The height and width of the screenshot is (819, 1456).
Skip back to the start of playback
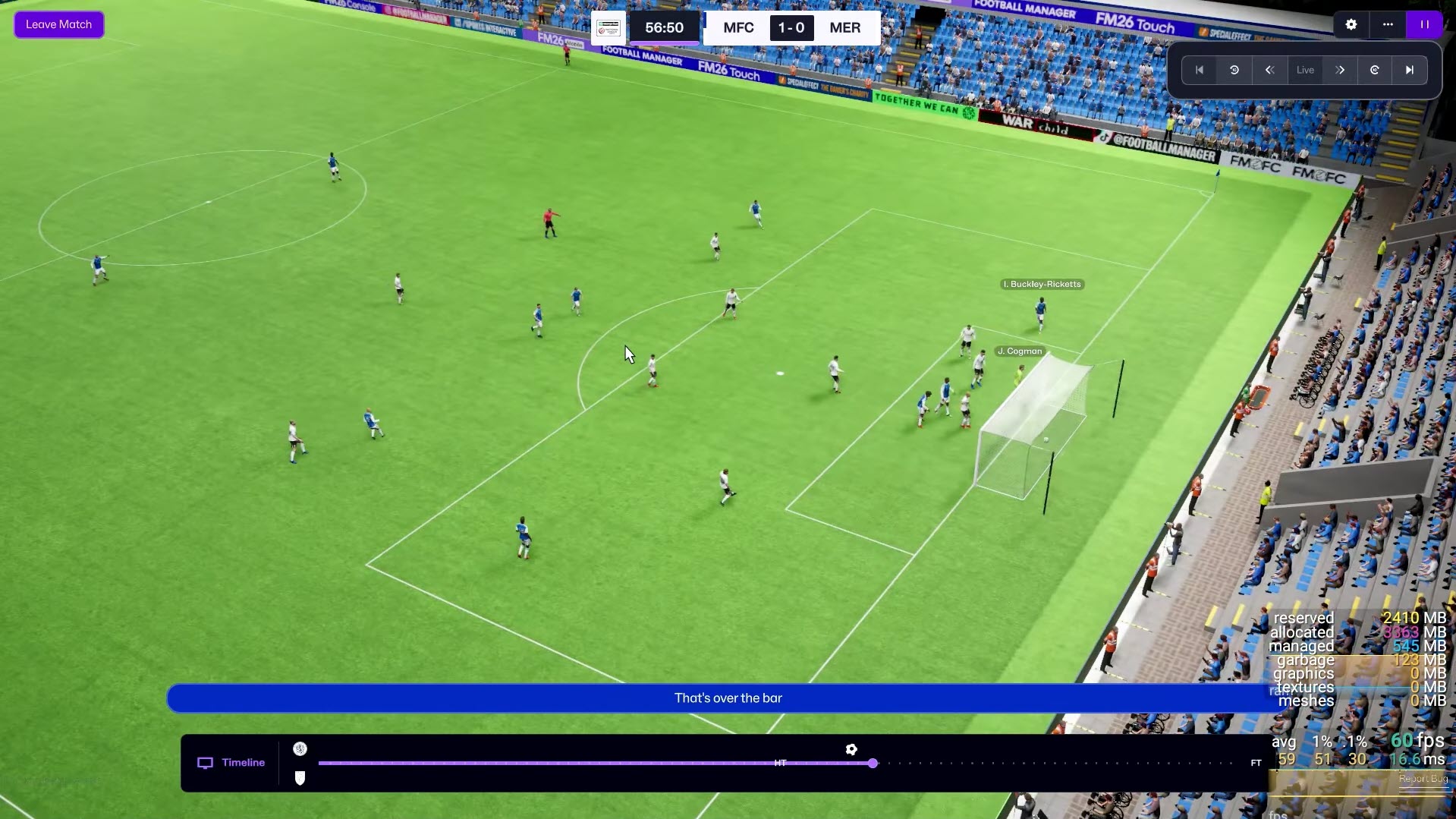1200,70
